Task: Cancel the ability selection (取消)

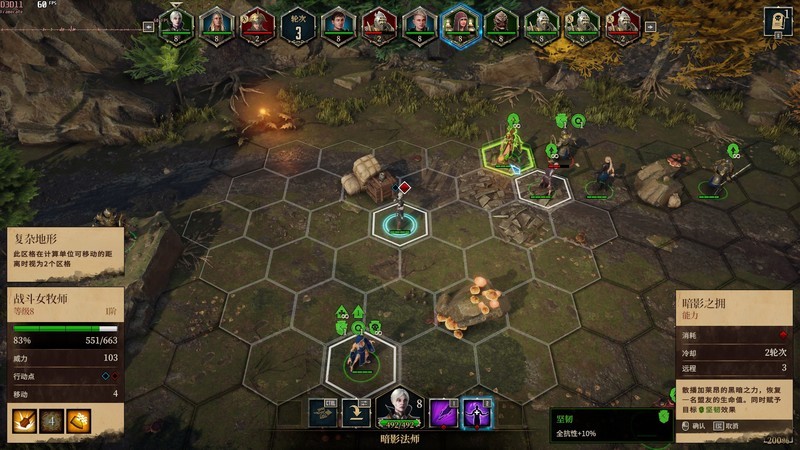Action: click(741, 425)
